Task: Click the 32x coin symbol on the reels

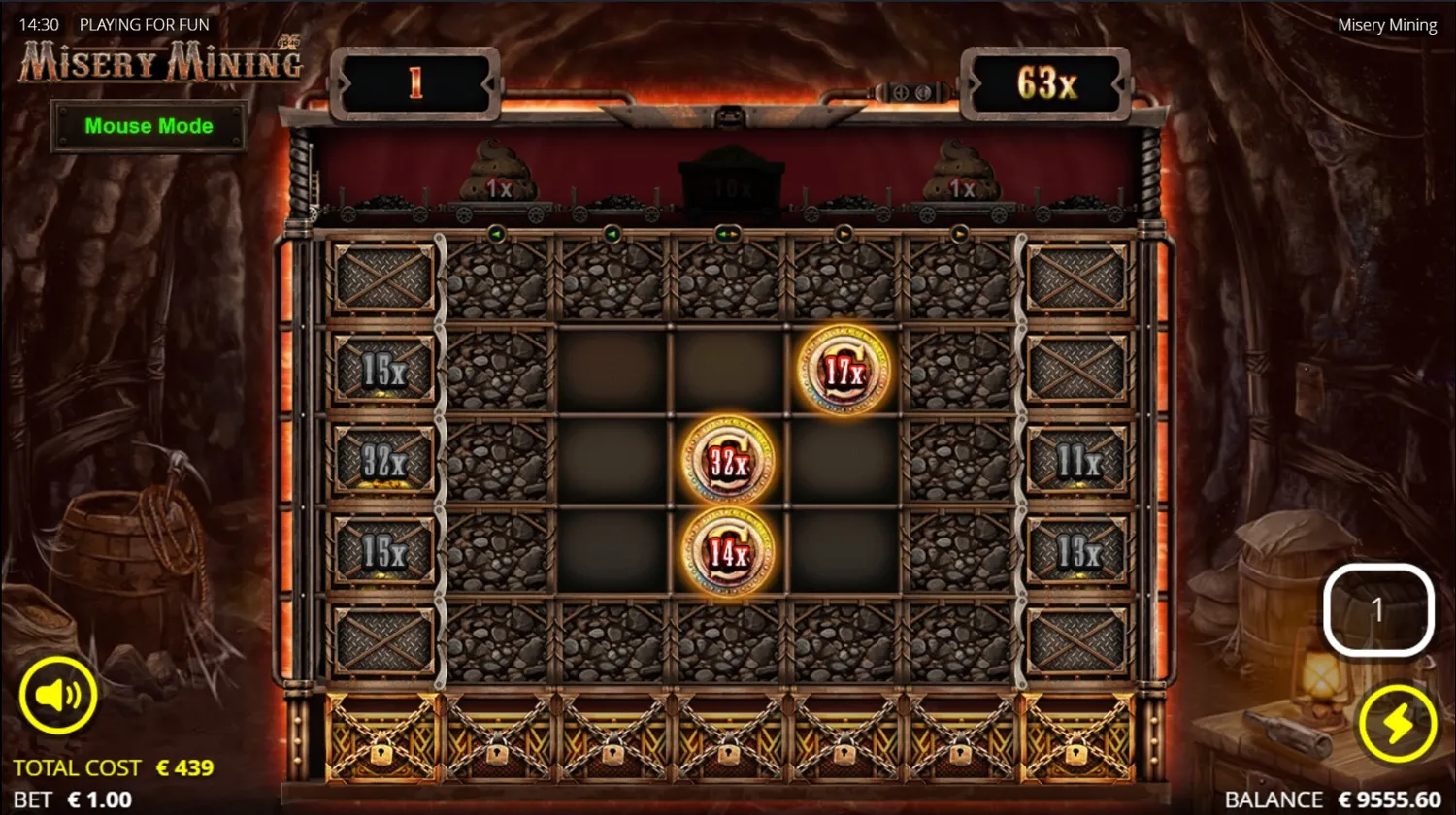Action: pos(726,461)
